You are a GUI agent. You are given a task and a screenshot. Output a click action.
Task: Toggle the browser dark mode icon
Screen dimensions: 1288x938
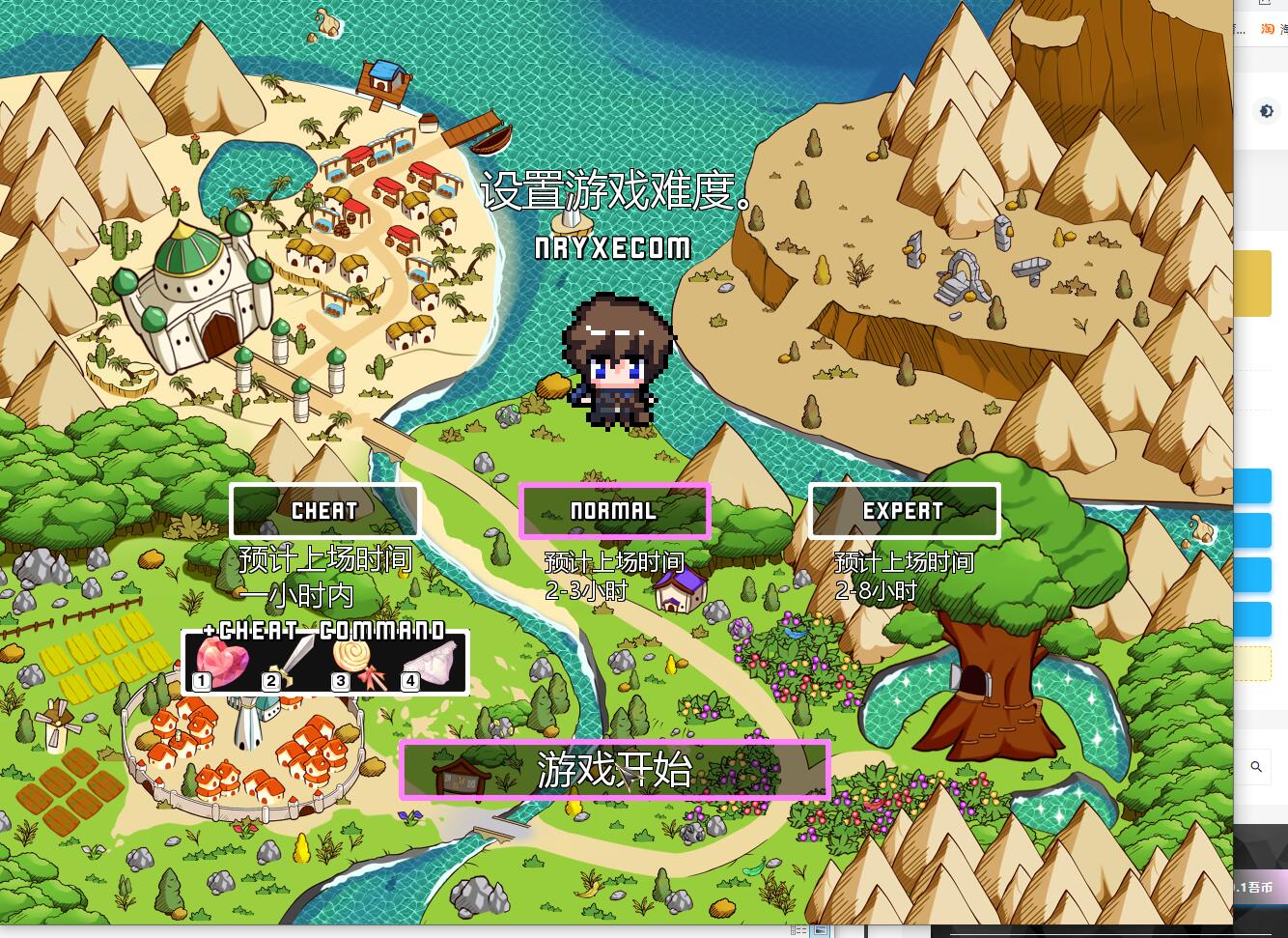click(x=1266, y=112)
